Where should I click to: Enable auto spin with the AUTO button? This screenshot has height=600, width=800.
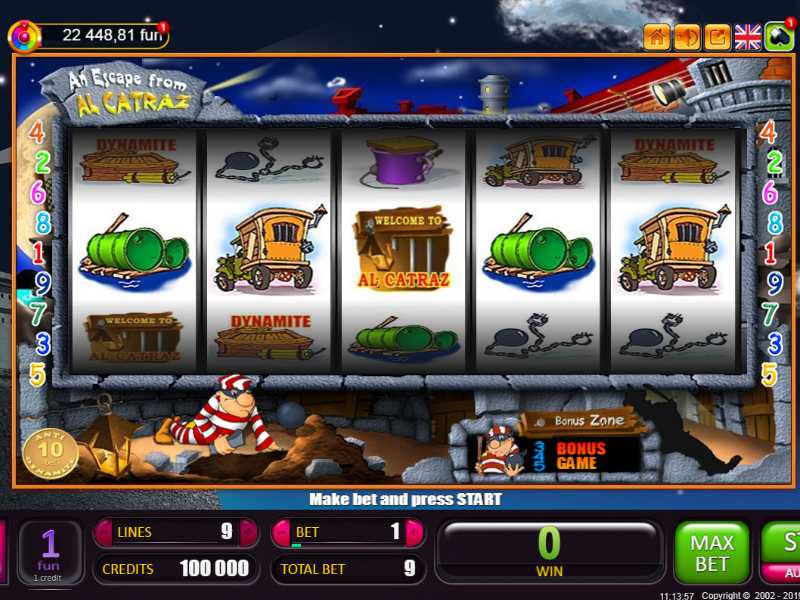tap(785, 574)
